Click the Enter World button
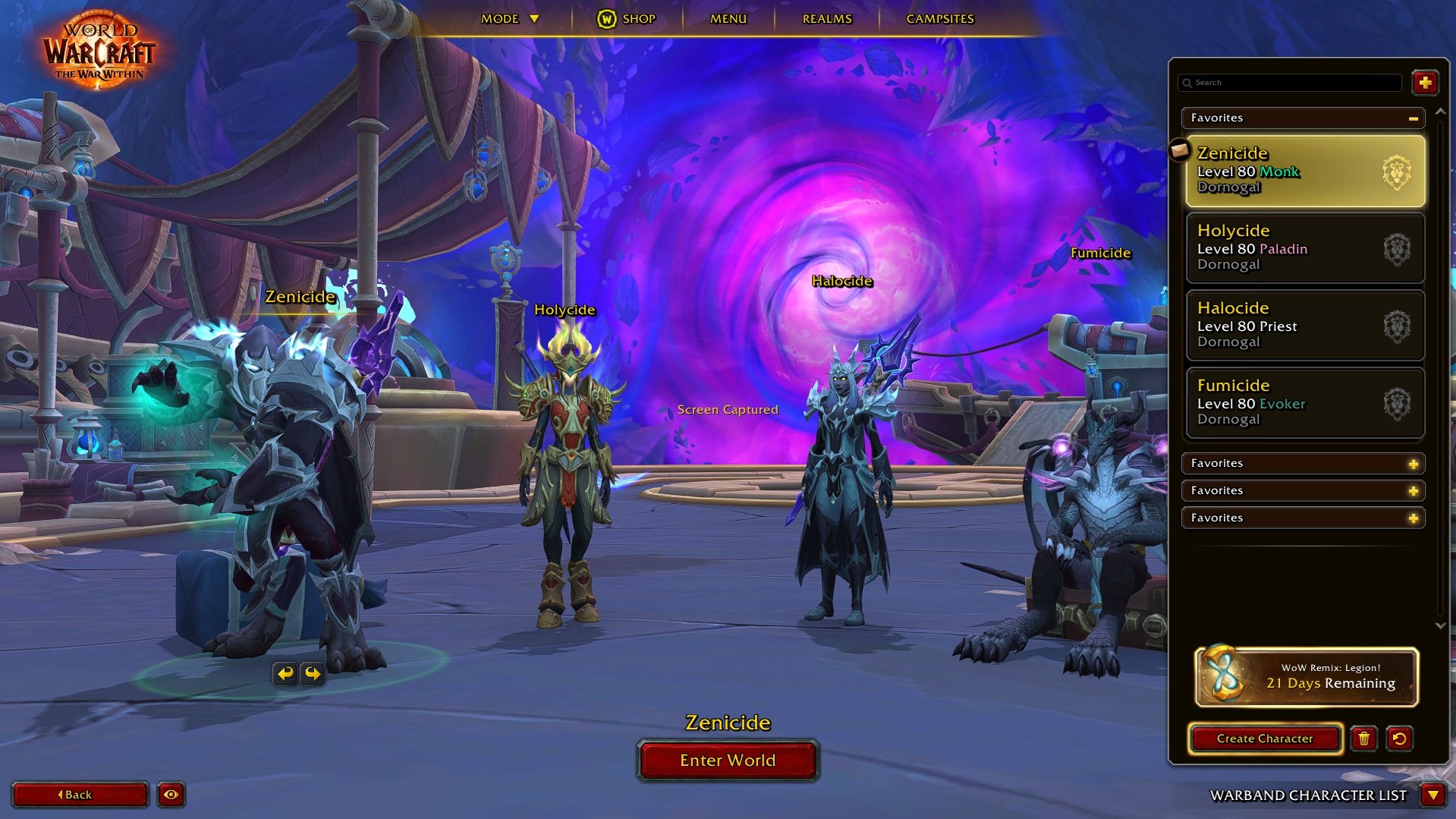 pos(728,760)
